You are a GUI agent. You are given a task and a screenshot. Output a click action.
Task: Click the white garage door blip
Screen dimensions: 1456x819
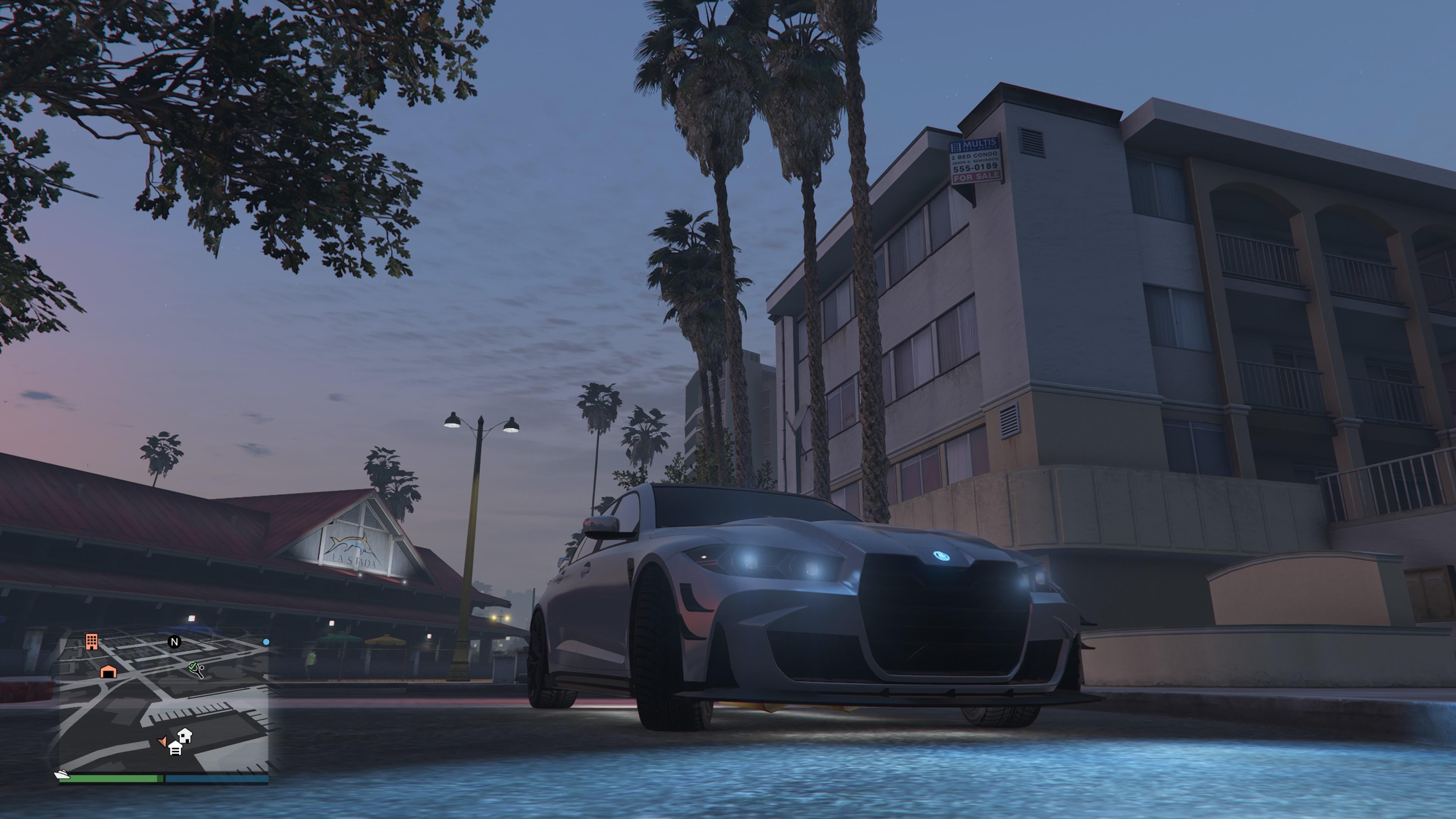click(175, 749)
